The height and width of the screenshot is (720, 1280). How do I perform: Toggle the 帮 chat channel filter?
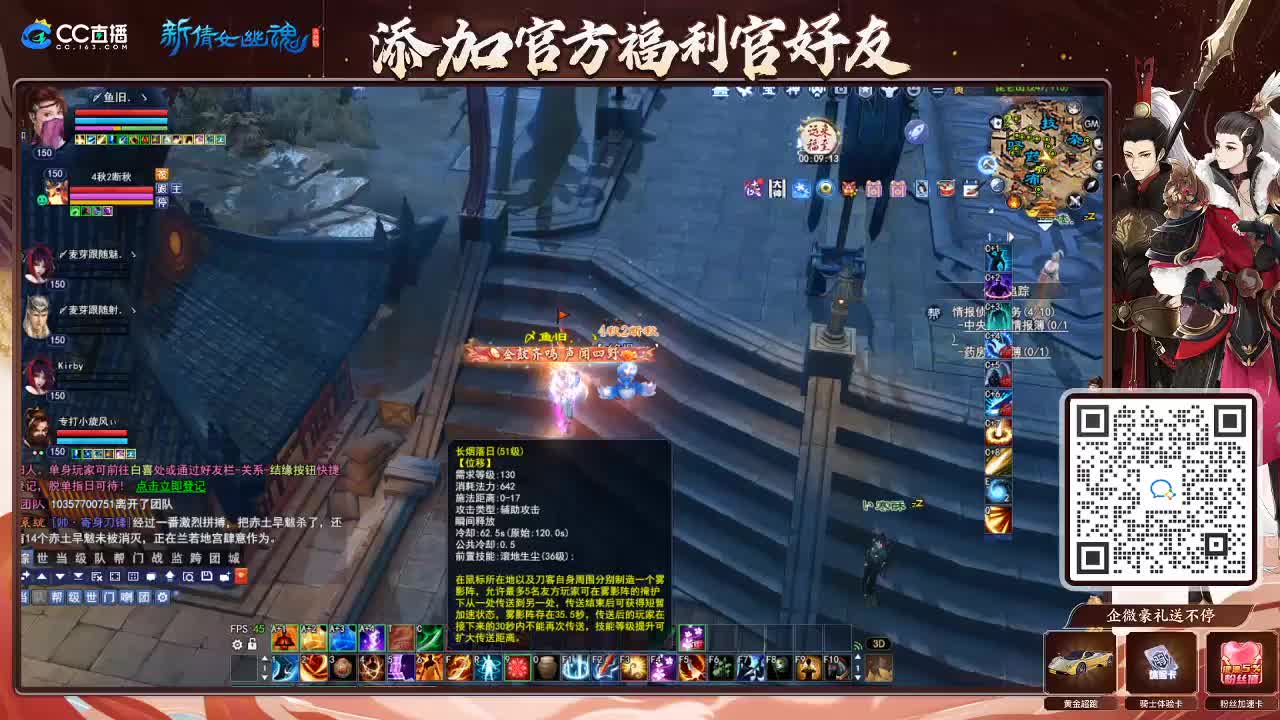coord(58,597)
